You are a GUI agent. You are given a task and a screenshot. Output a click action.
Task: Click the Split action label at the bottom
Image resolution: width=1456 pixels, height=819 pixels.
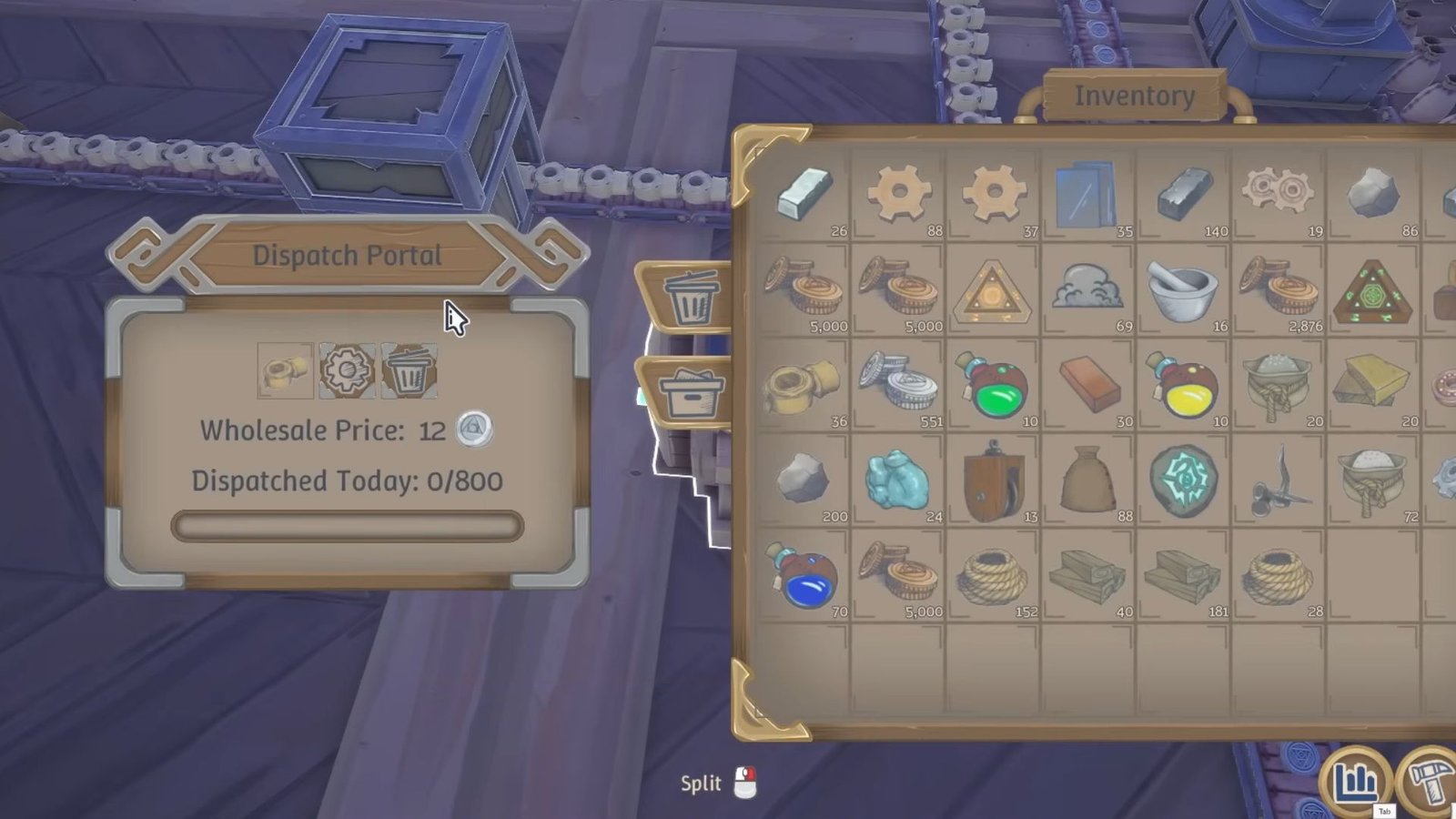pos(702,783)
